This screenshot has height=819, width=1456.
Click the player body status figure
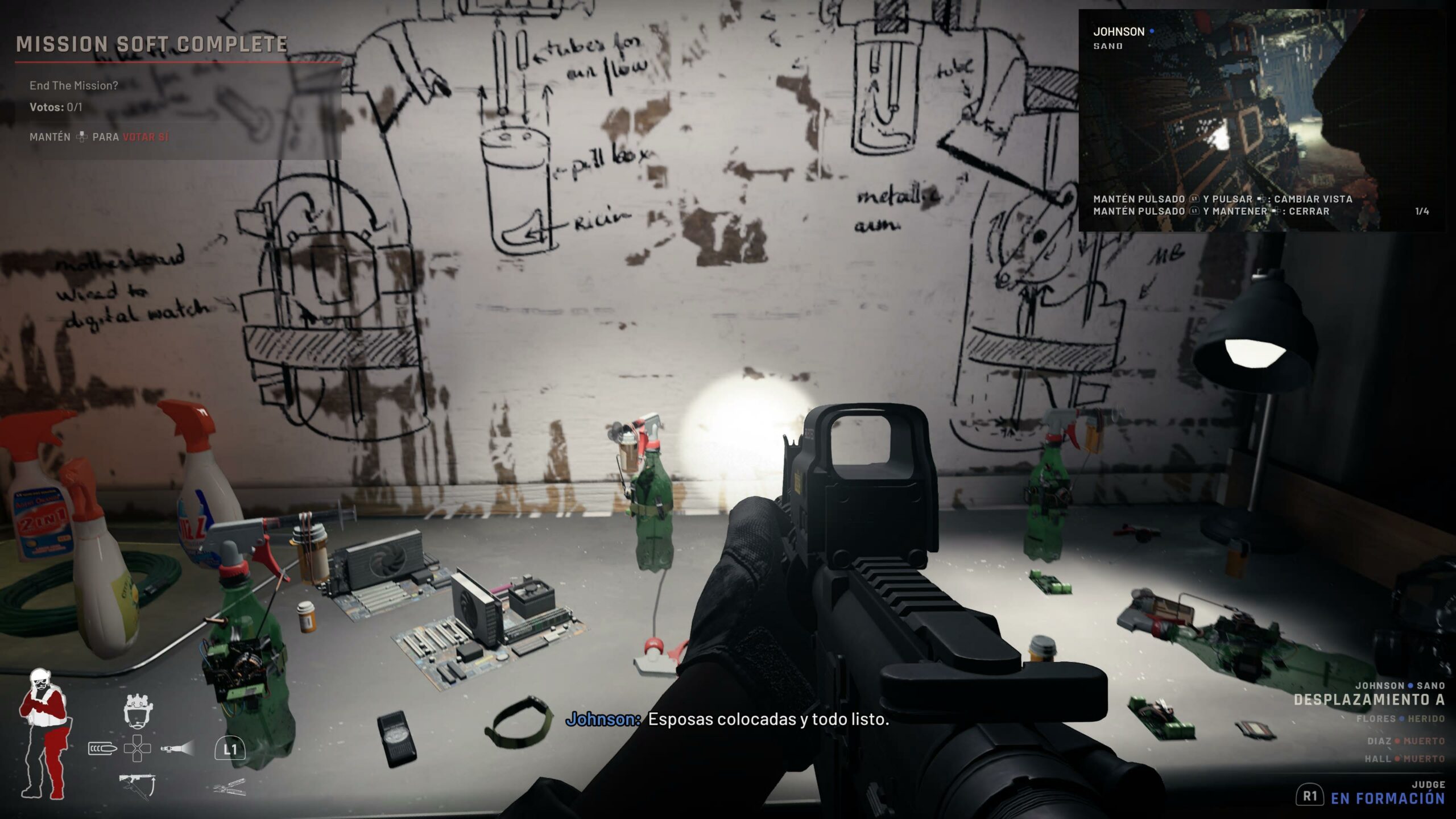(44, 734)
